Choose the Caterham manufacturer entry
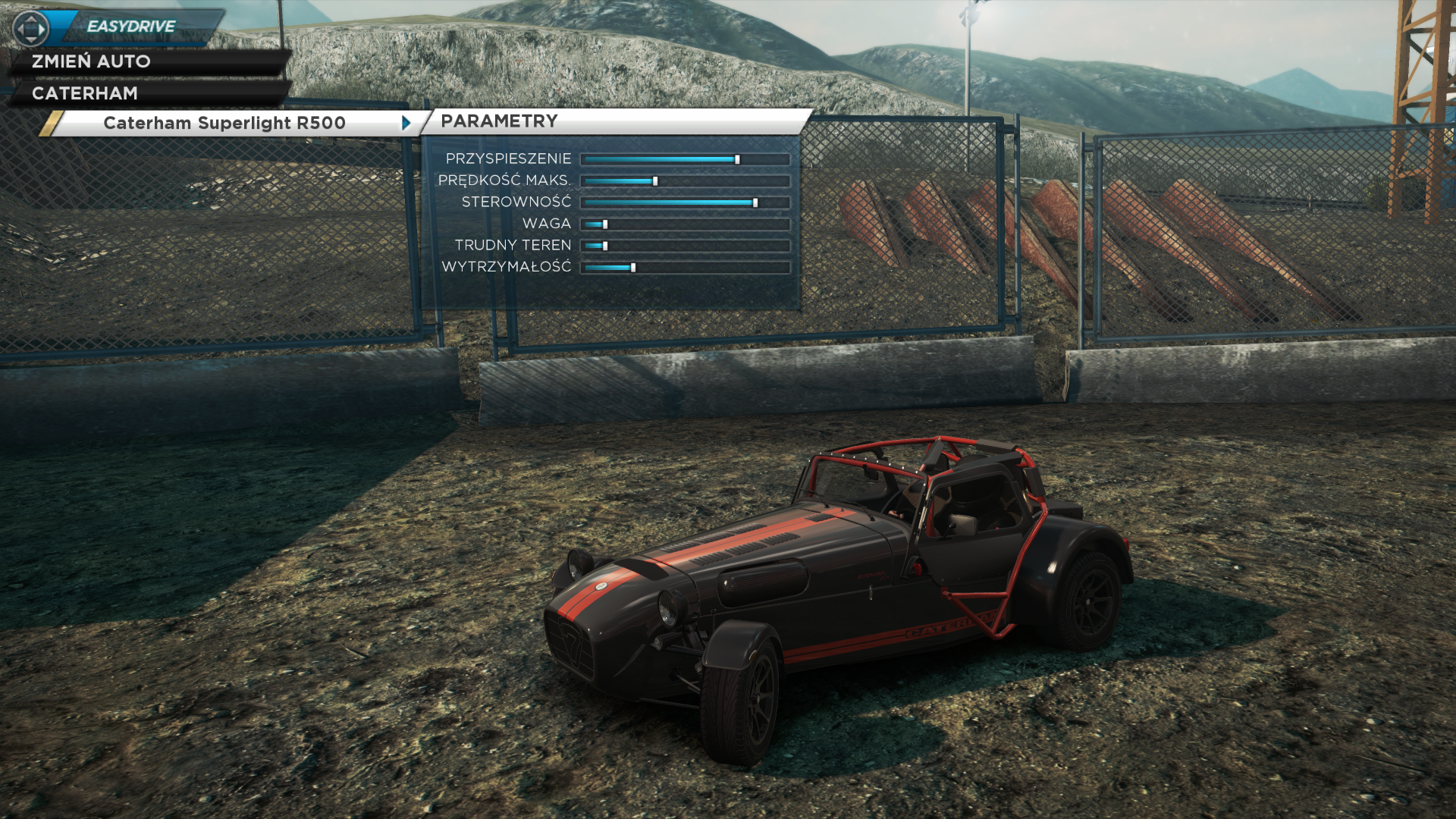This screenshot has width=1456, height=819. pos(85,93)
